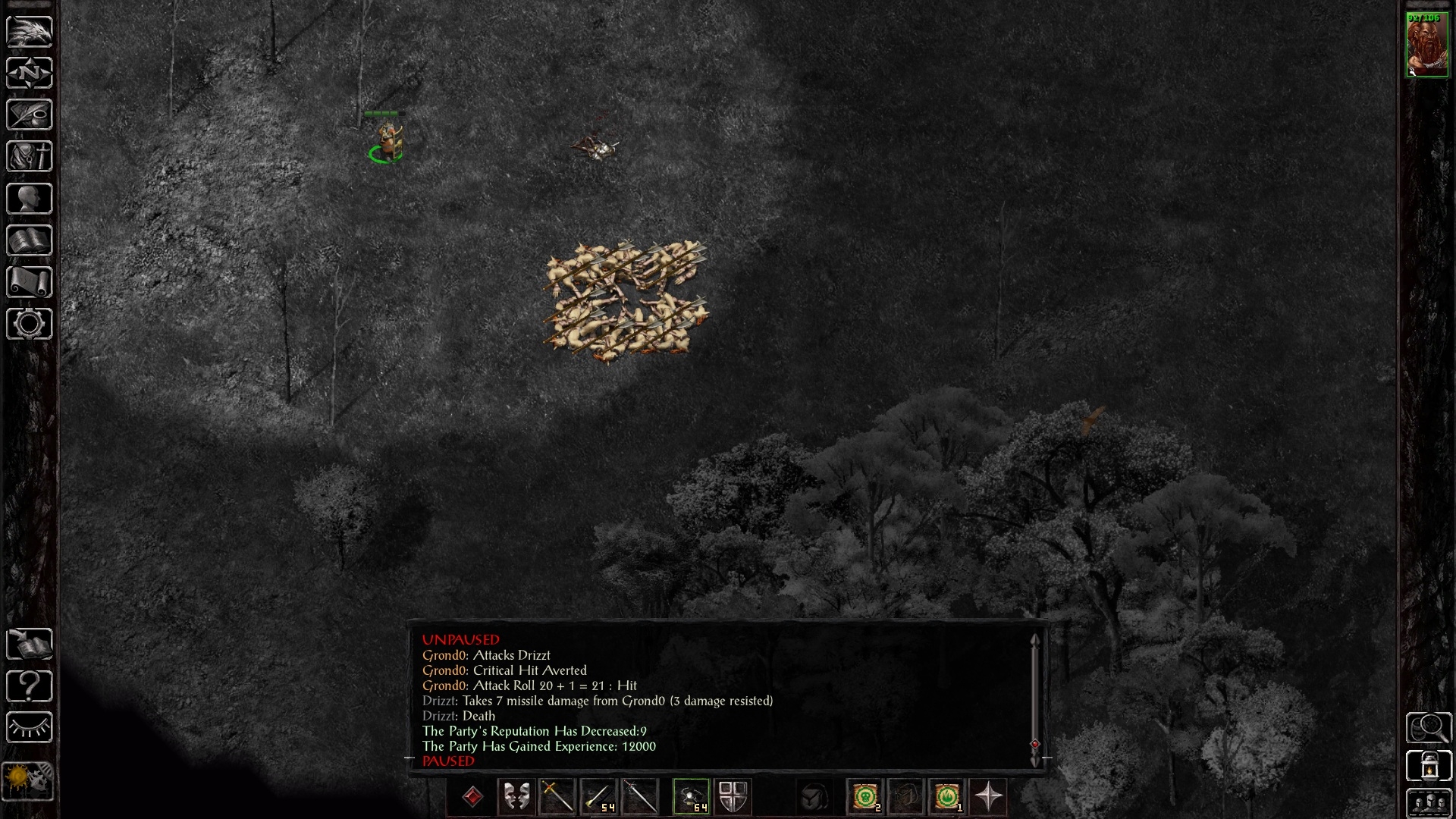Open special abilities with the star button

pyautogui.click(x=988, y=797)
